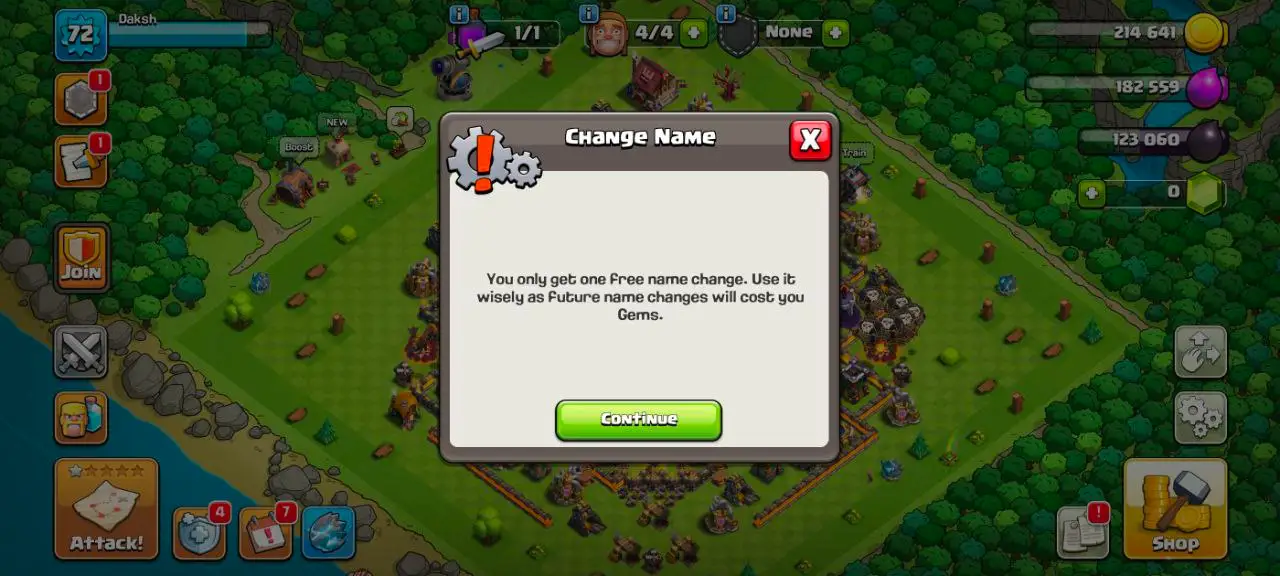Open the Shop
1280x576 pixels.
pos(1175,509)
